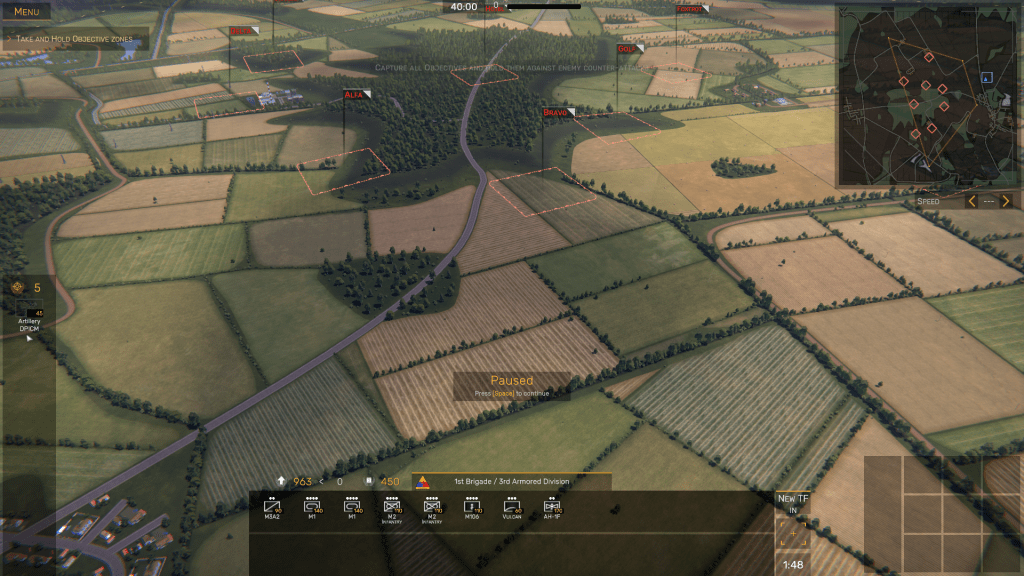This screenshot has height=576, width=1024.
Task: Select the Alfa objective flag marker
Action: [356, 95]
